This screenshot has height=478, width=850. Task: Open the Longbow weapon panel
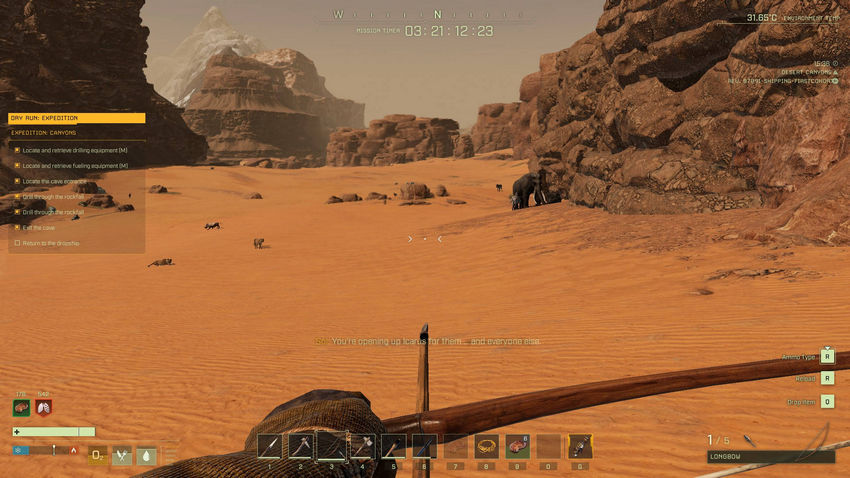pos(770,456)
